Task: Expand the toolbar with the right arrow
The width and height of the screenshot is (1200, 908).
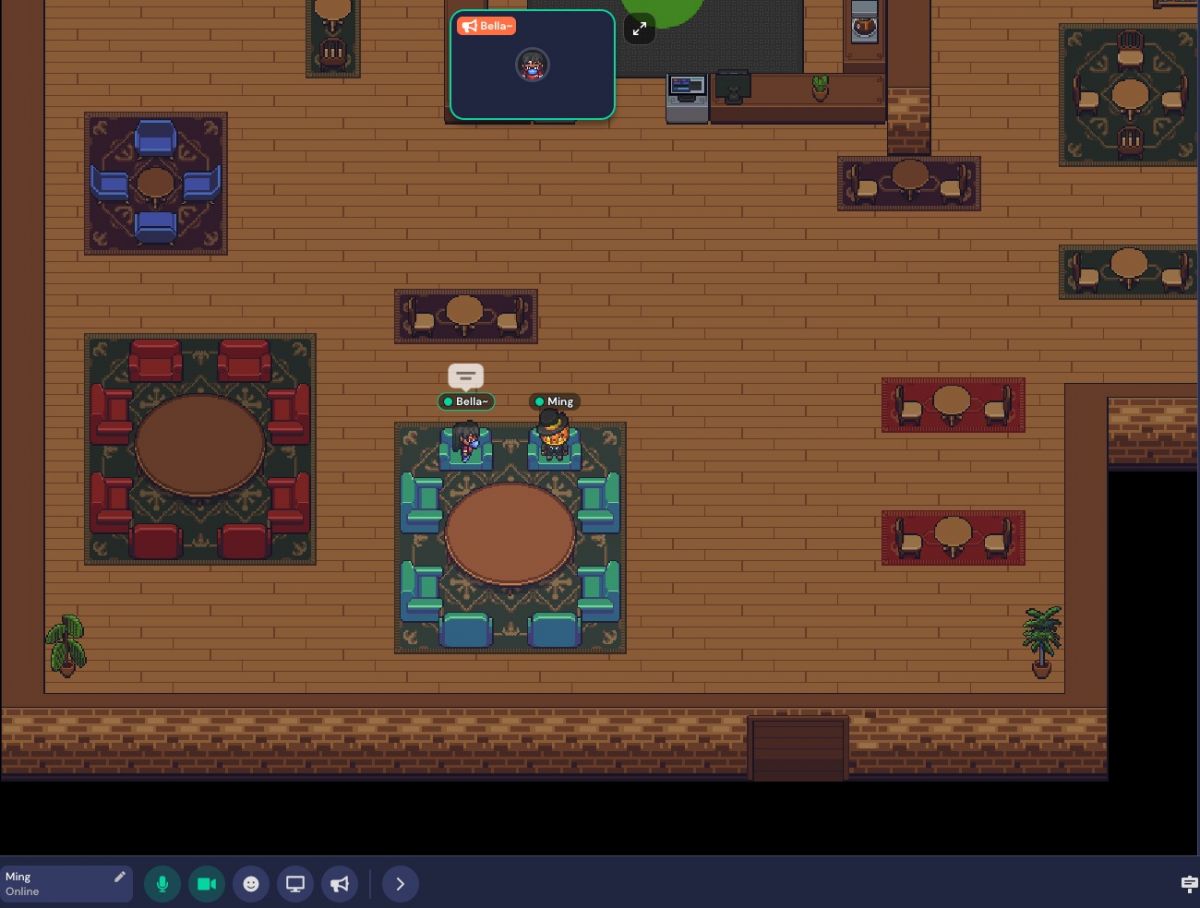Action: click(400, 884)
